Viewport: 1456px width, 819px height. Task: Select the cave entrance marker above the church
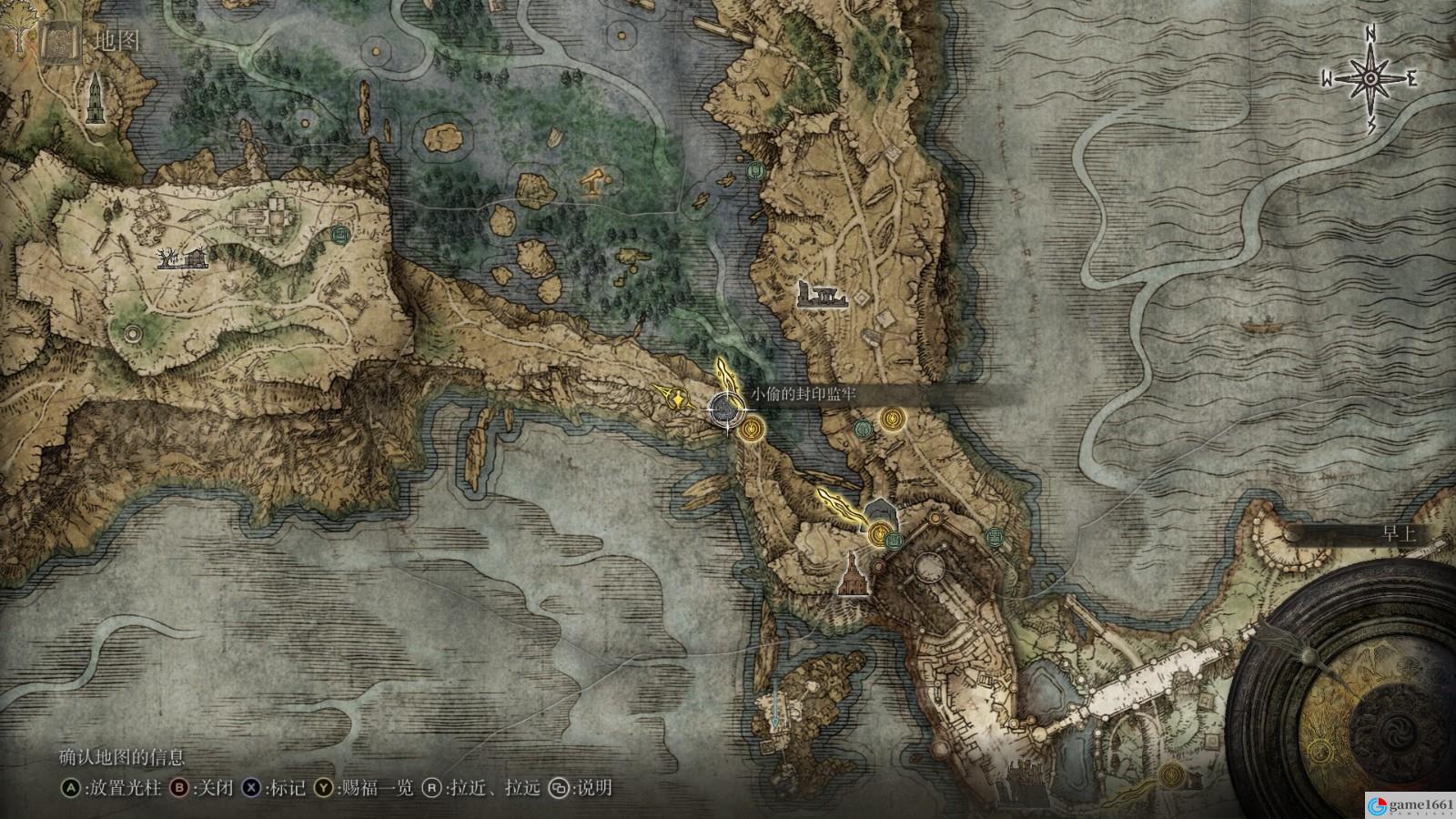point(880,511)
